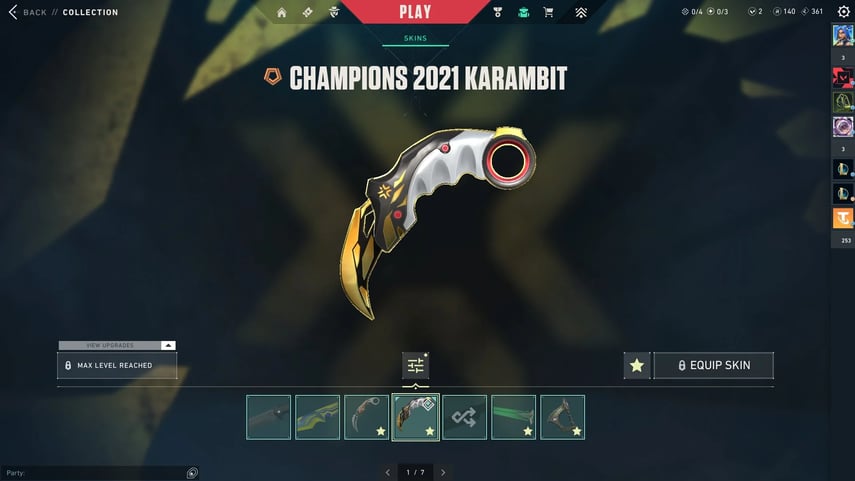Select the random shuffle skin tile
Screen dimensions: 855x481
(465, 417)
